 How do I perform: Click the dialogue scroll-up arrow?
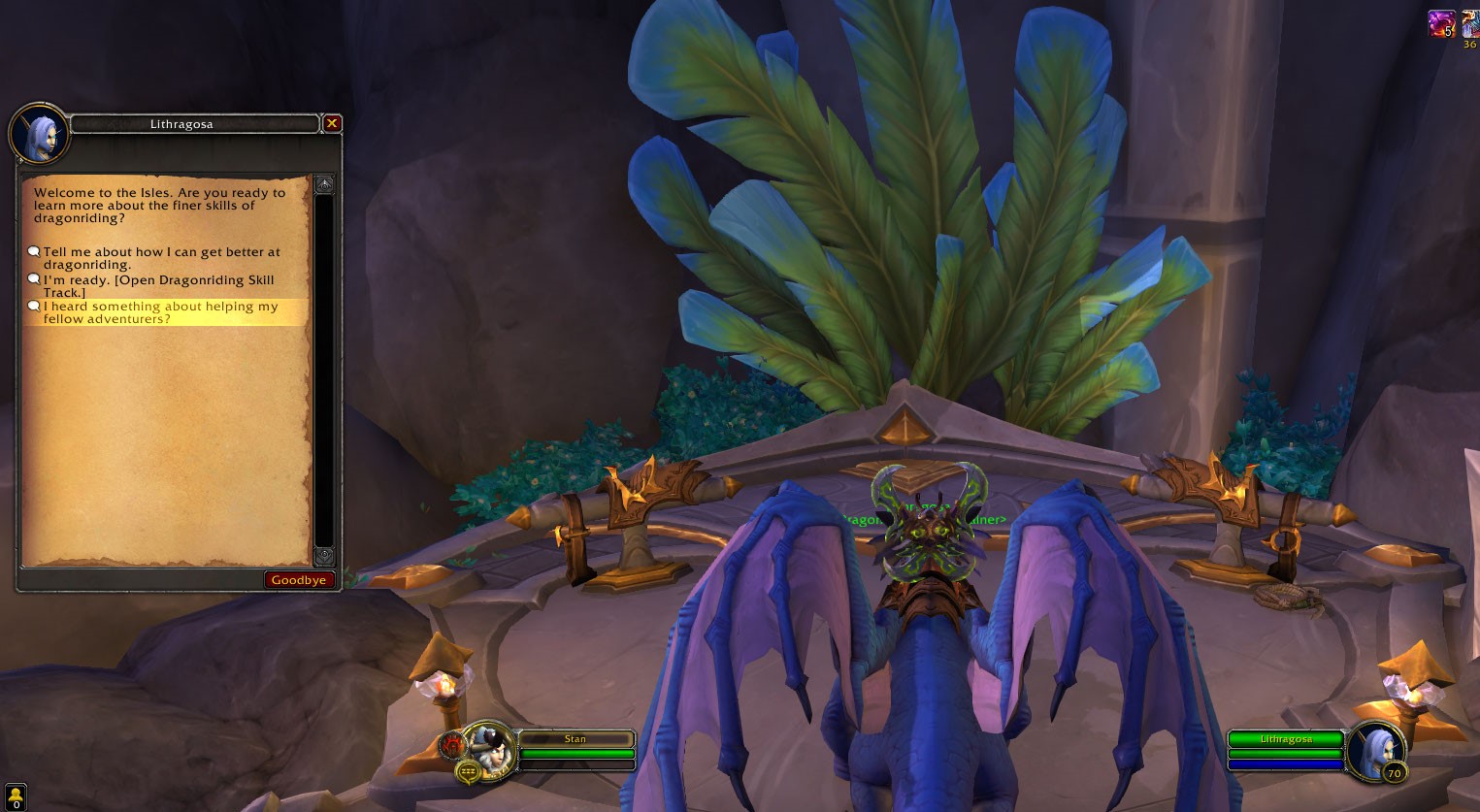[324, 183]
